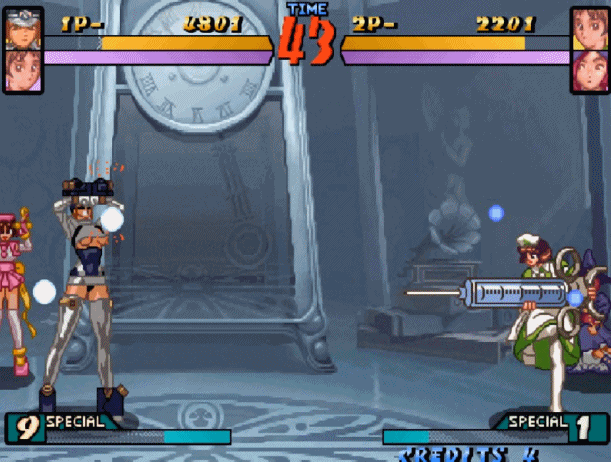Choose 2P's brown-haired character portrait
The width and height of the screenshot is (611, 462).
tap(588, 27)
